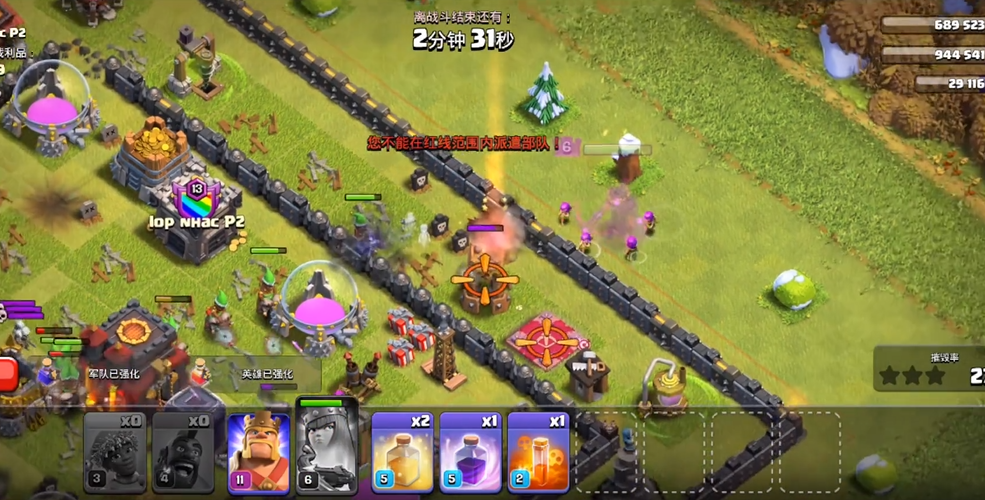Select the Barbarian King hero card
Image resolution: width=985 pixels, height=500 pixels.
coord(259,452)
